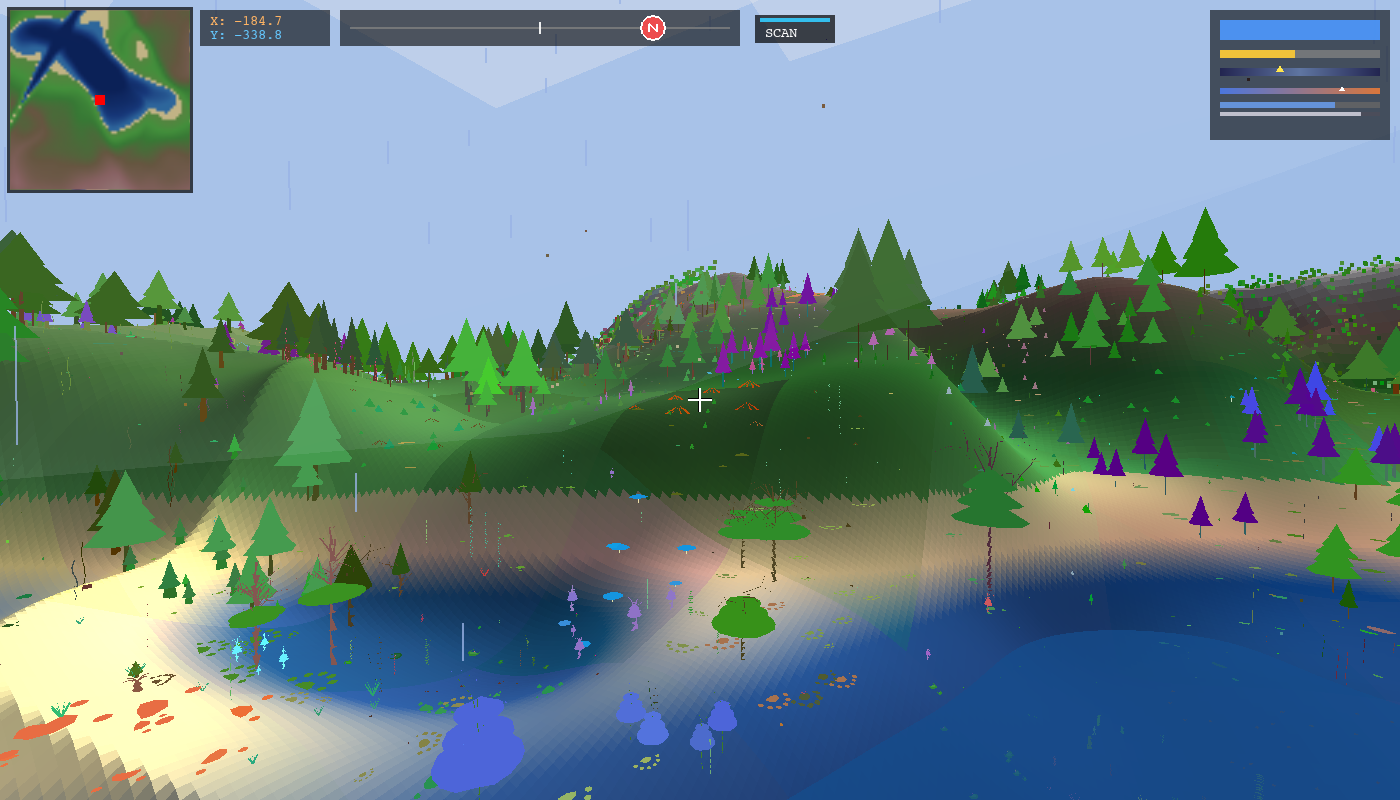The width and height of the screenshot is (1400, 800).
Task: Click the white bar at the bottom of the status panel
Action: coord(1289,114)
